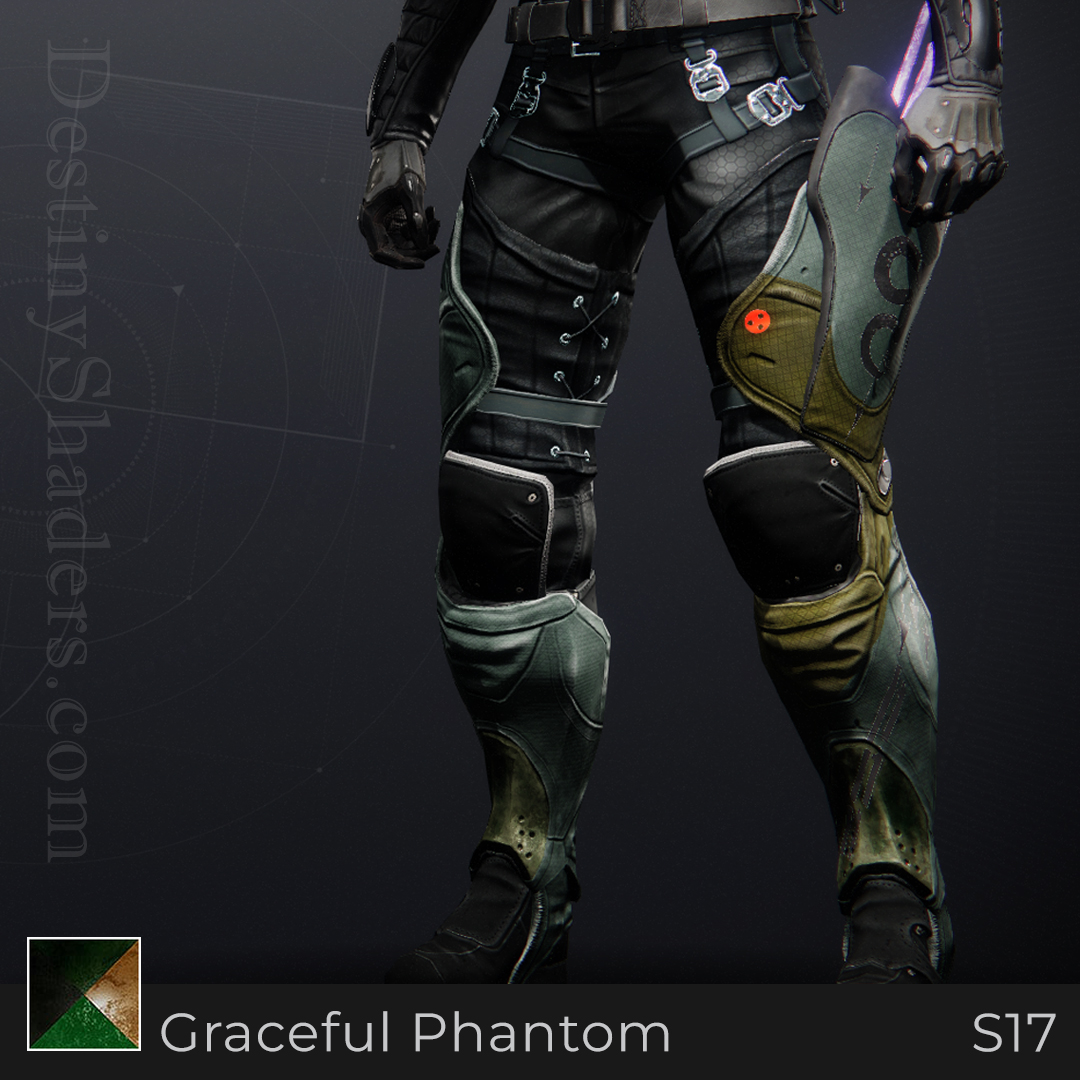Select the Graceful Phantom shader icon
Screen dimensions: 1080x1080
84,994
